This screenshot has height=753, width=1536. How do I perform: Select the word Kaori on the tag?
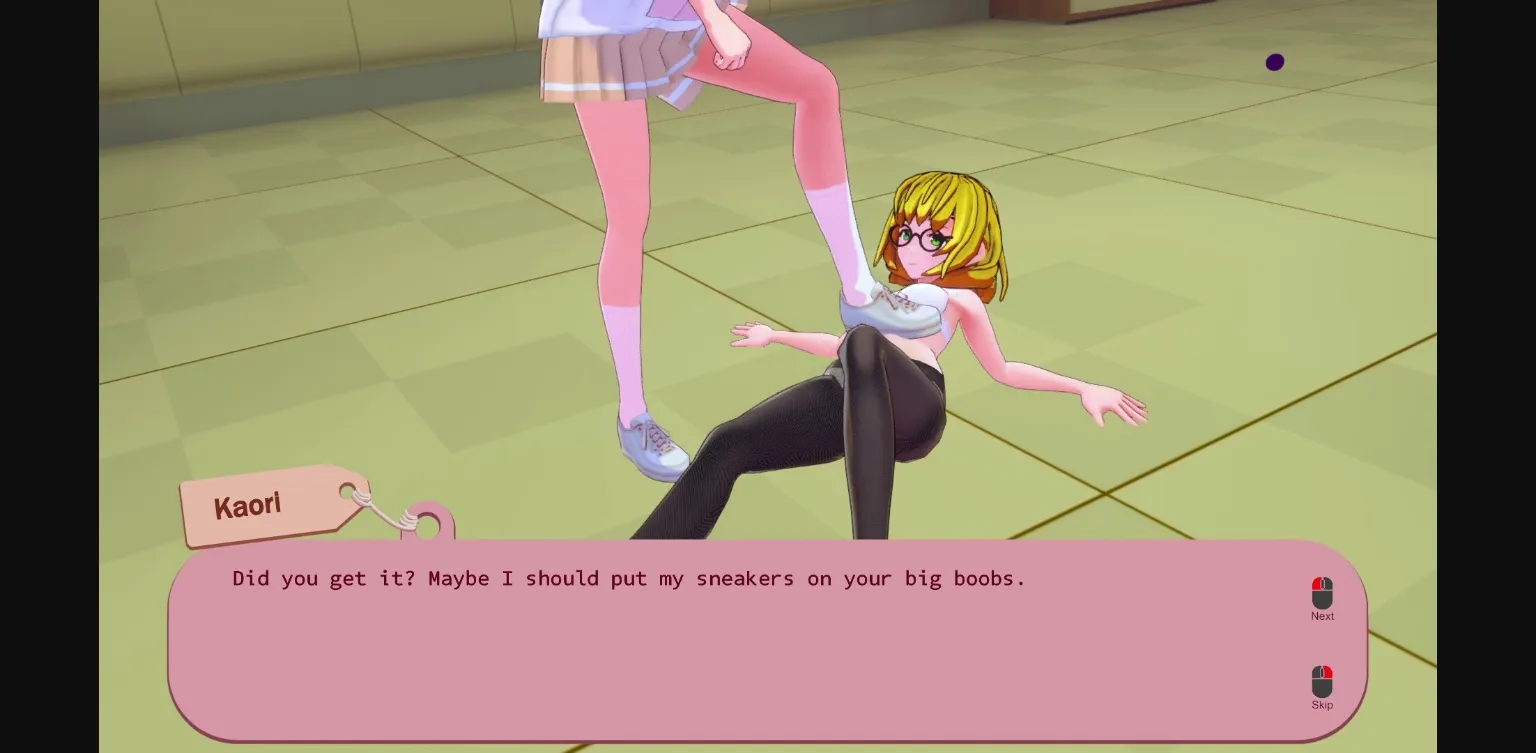pyautogui.click(x=247, y=505)
